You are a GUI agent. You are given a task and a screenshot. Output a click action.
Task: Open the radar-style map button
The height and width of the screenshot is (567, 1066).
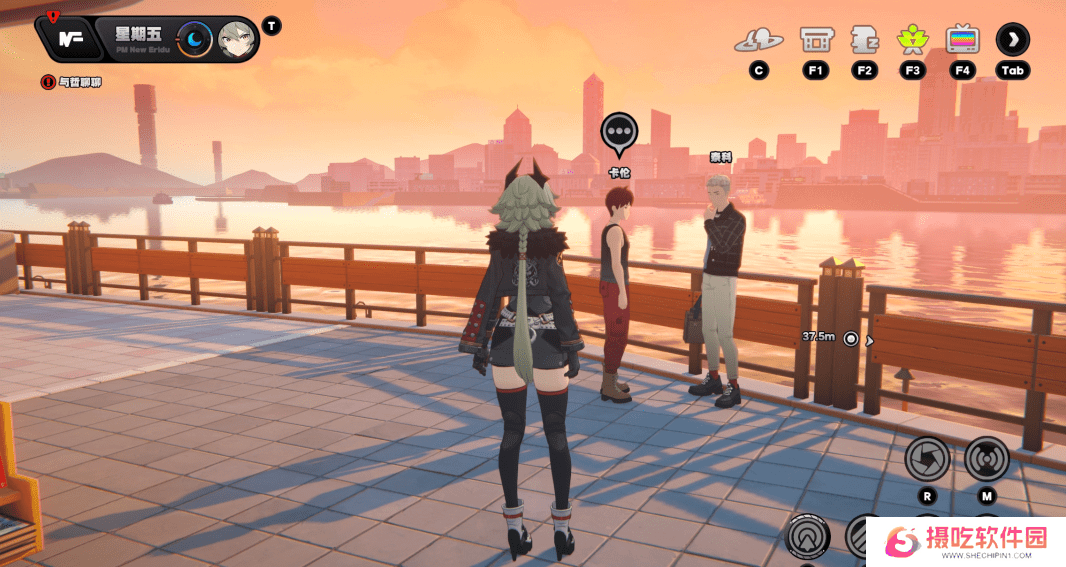(986, 459)
